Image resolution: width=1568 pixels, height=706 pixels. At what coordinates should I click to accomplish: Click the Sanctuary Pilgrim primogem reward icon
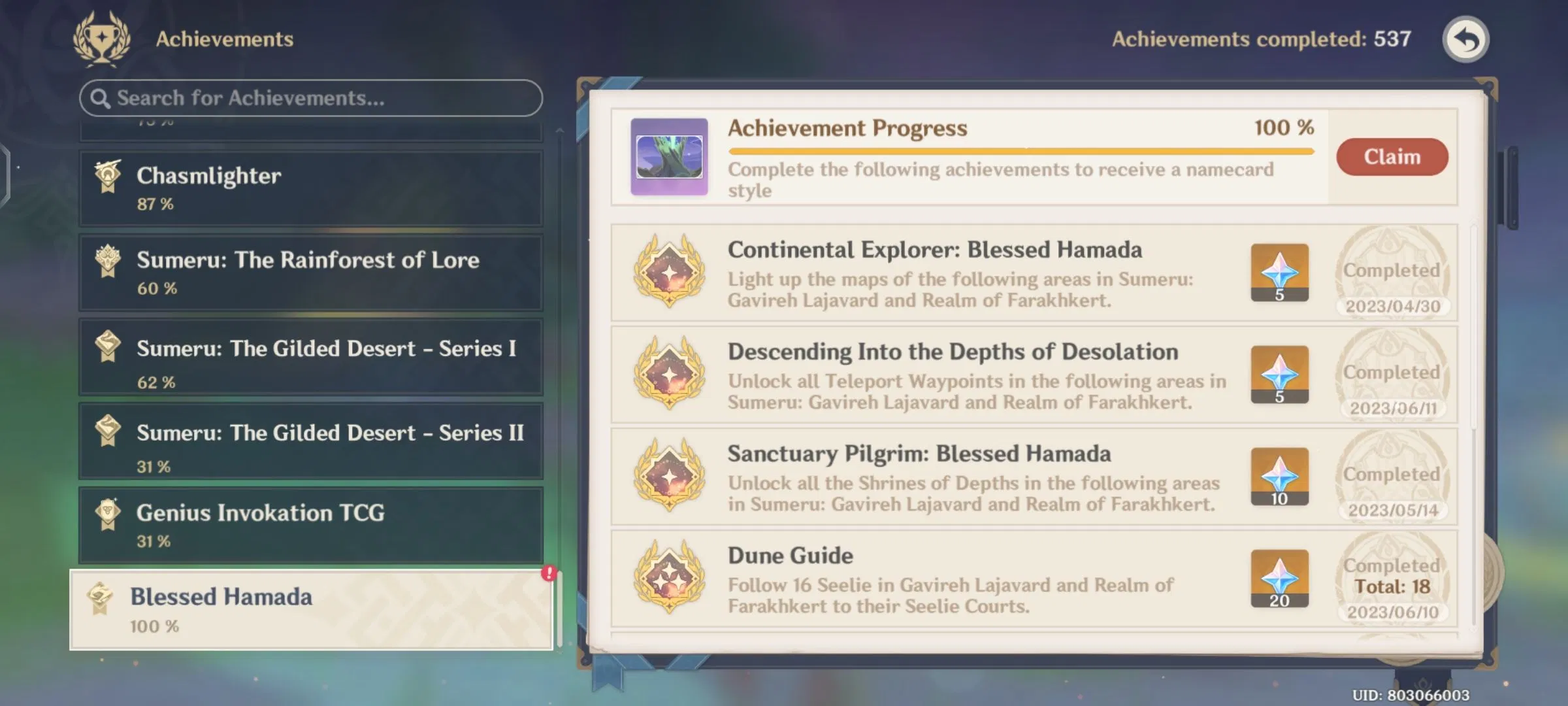pyautogui.click(x=1279, y=477)
